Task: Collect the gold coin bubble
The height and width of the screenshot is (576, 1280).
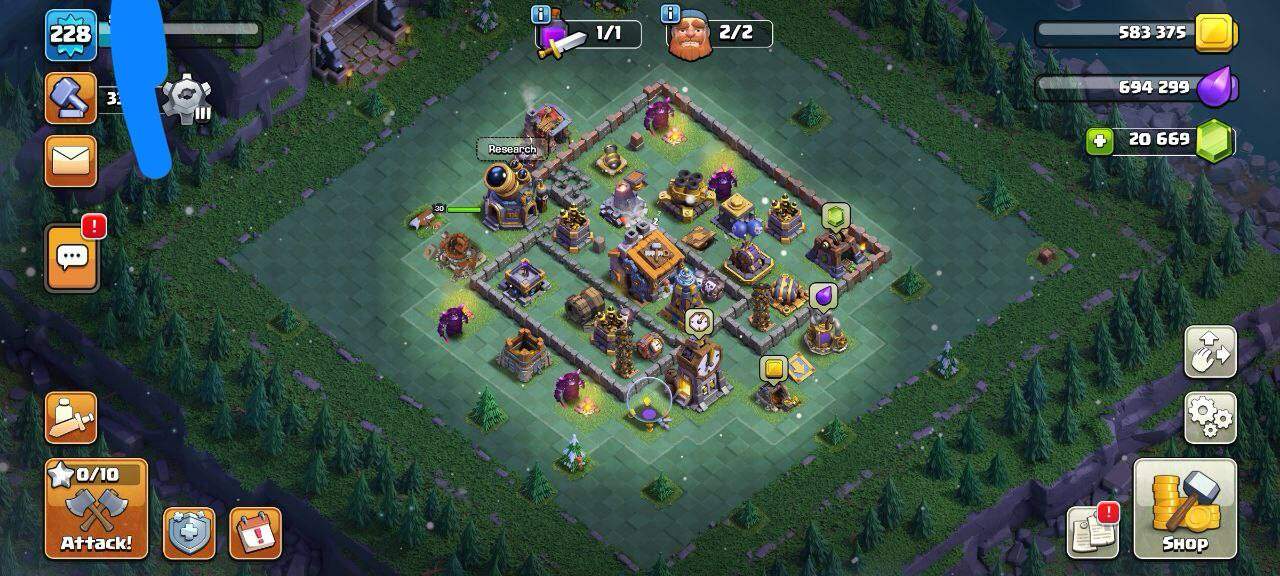Action: coord(772,368)
